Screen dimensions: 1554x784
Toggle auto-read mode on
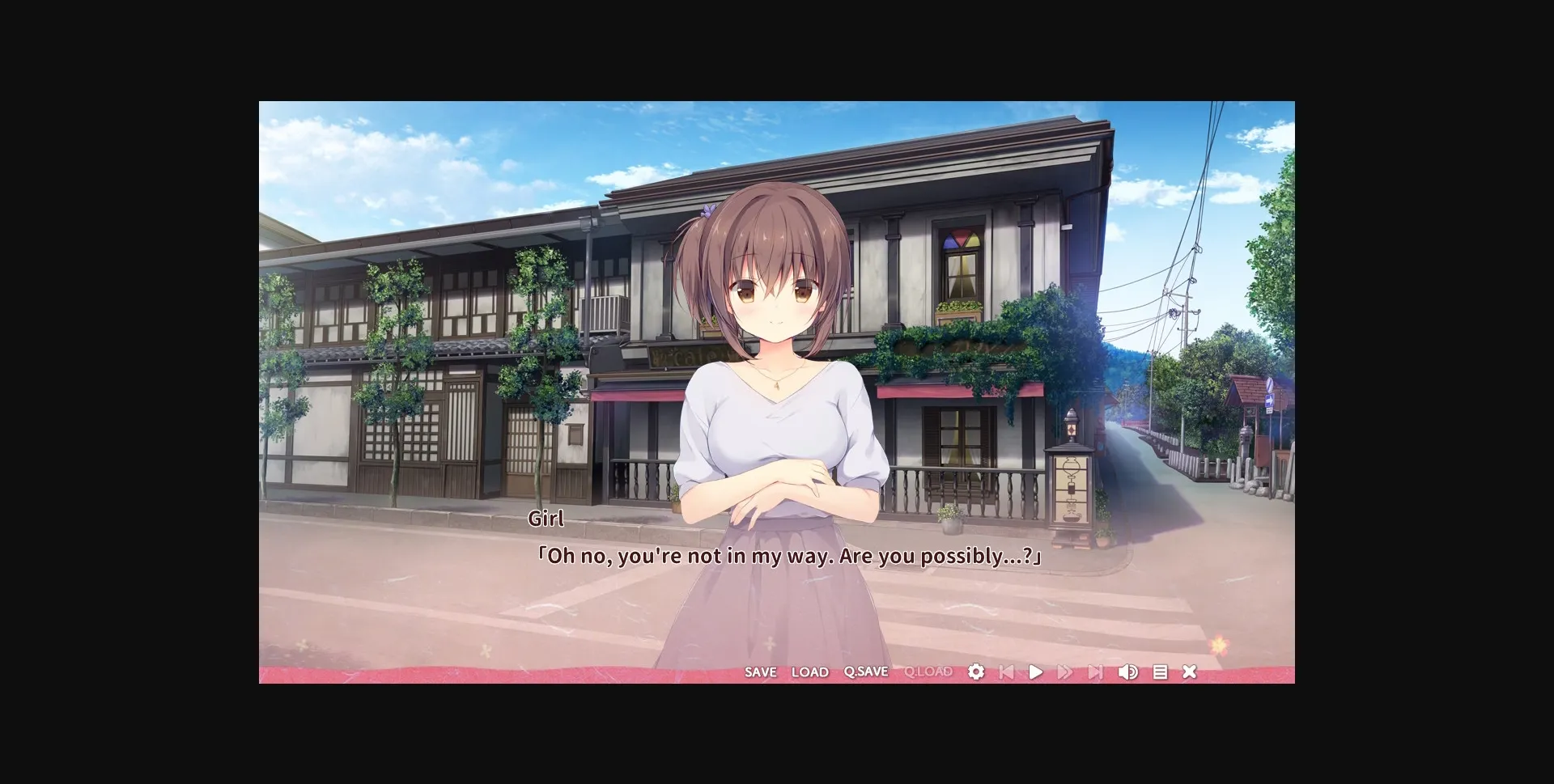[x=1036, y=672]
